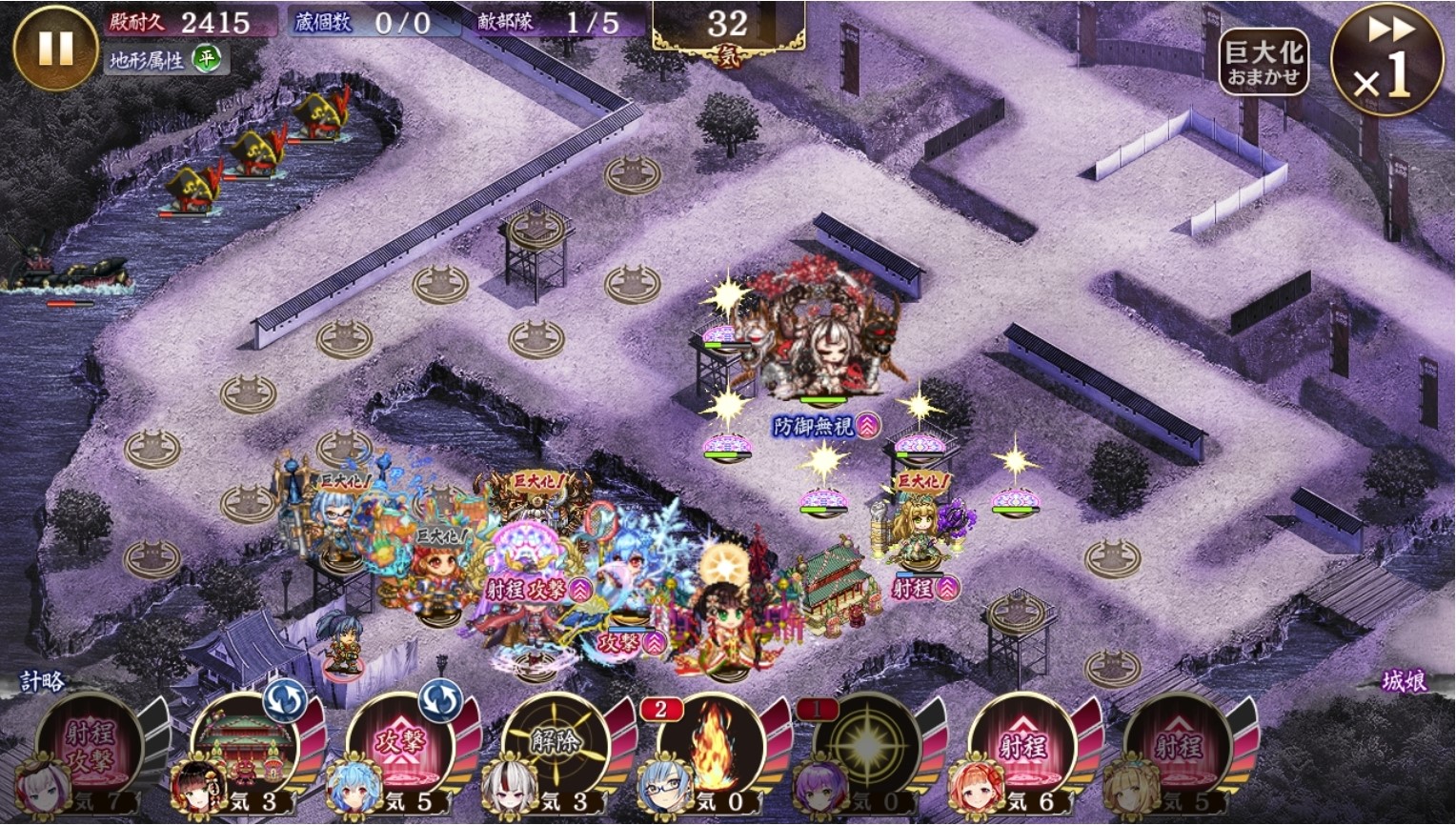Pause the battle with the pause button
Screen dimensions: 1456x825
(54, 49)
